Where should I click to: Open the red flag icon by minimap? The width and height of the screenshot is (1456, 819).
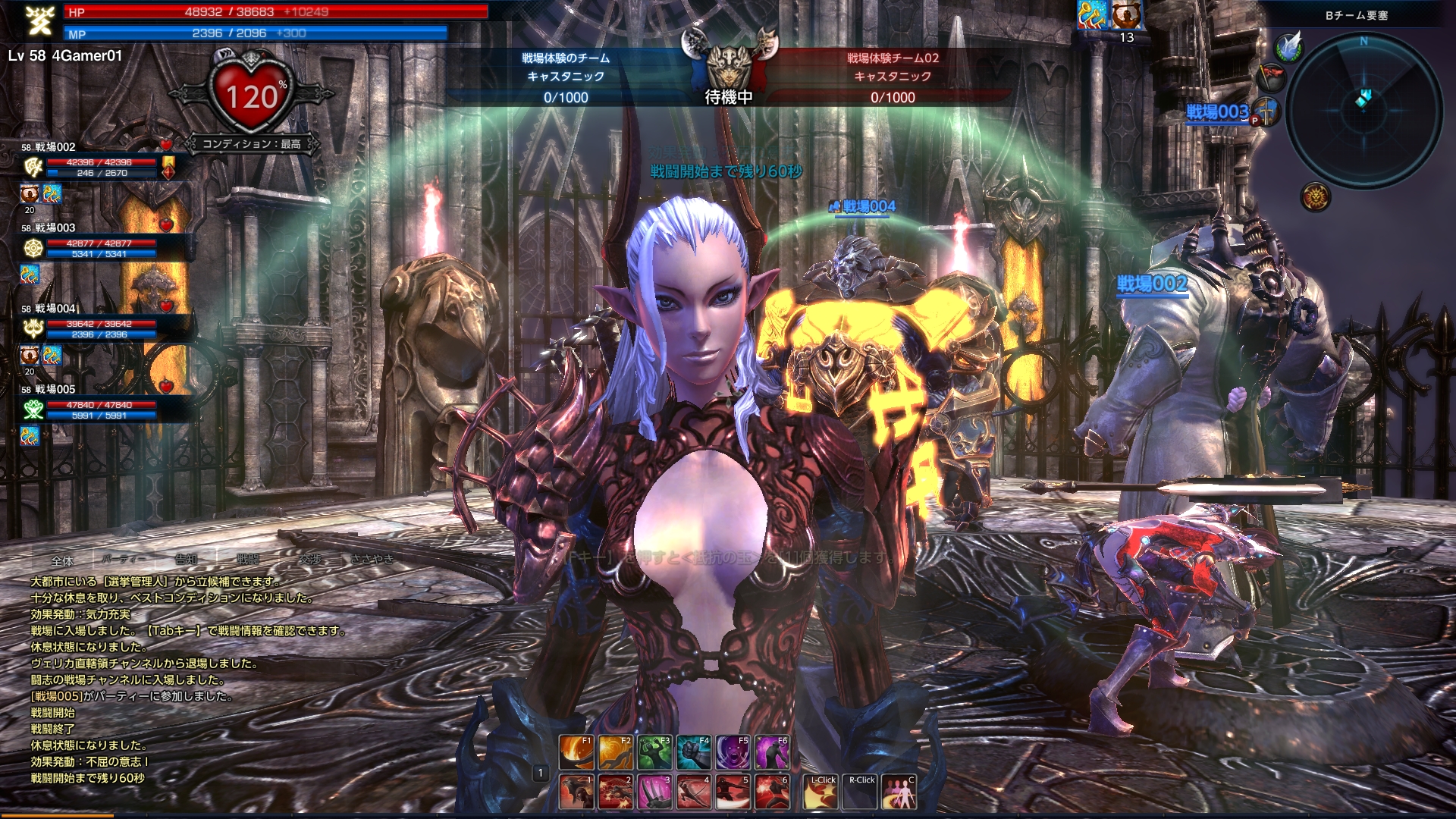coord(1272,76)
